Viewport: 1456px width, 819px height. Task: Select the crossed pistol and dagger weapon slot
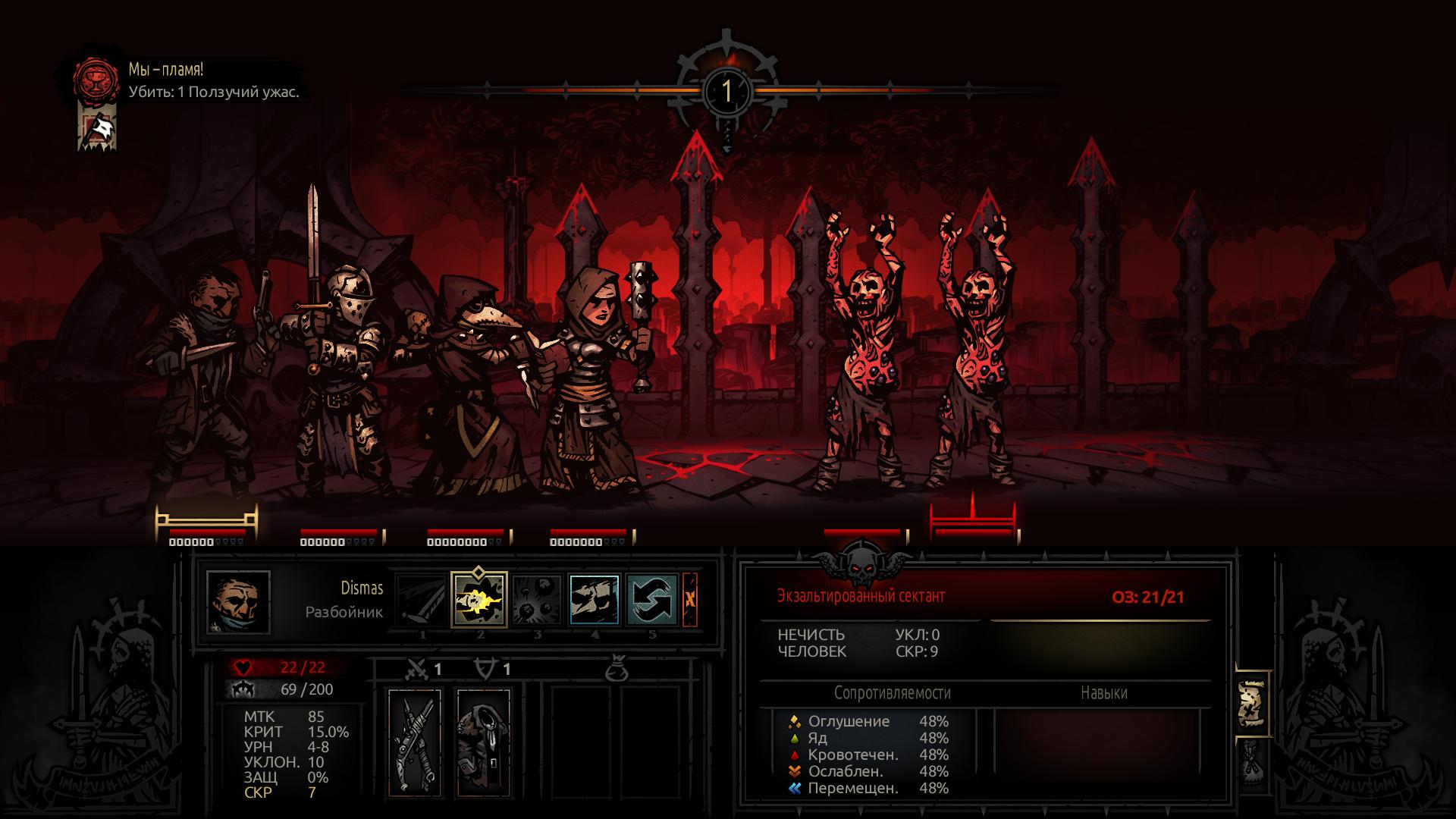415,742
